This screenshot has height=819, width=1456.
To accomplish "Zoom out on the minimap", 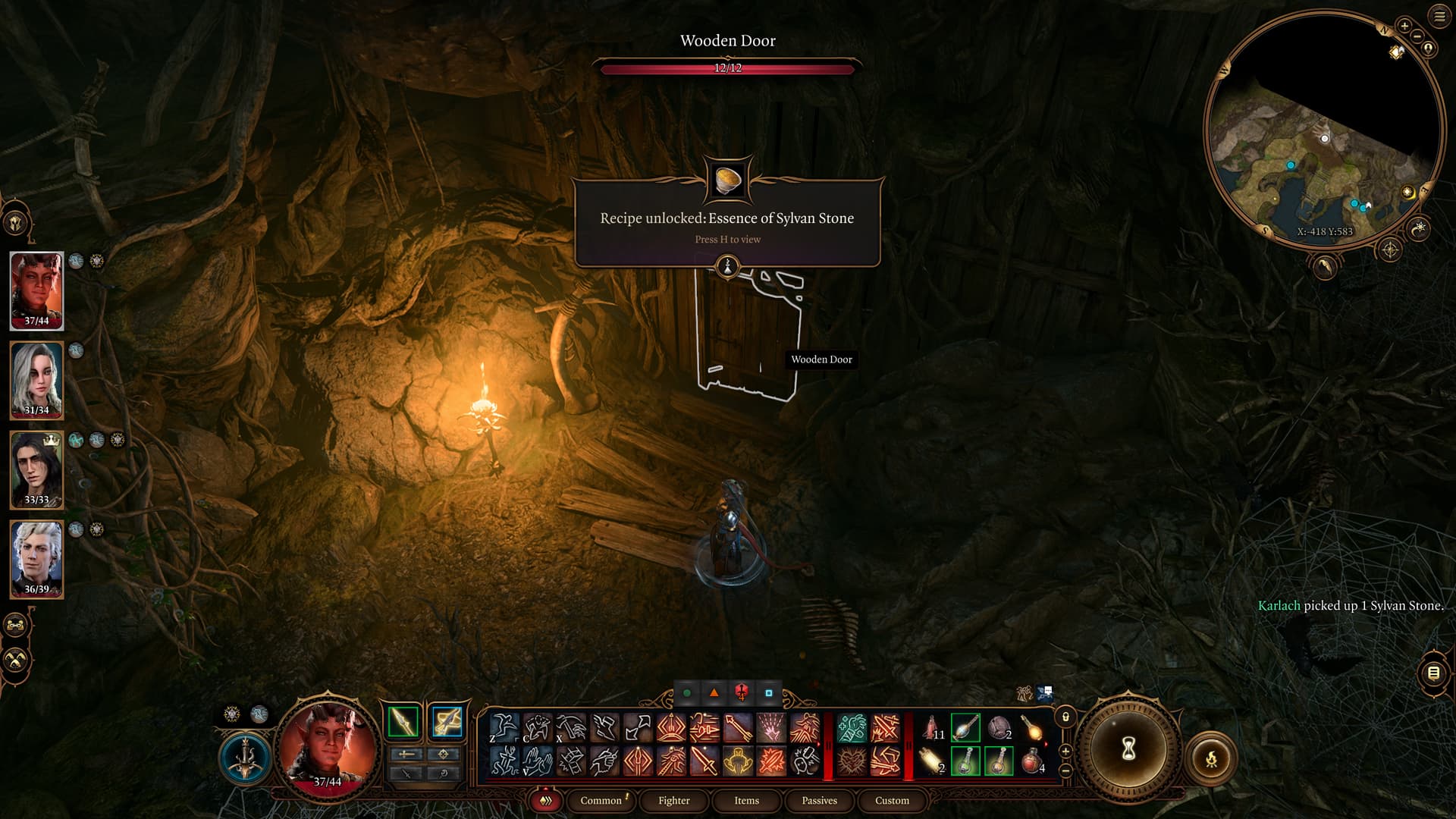I will (x=1417, y=36).
